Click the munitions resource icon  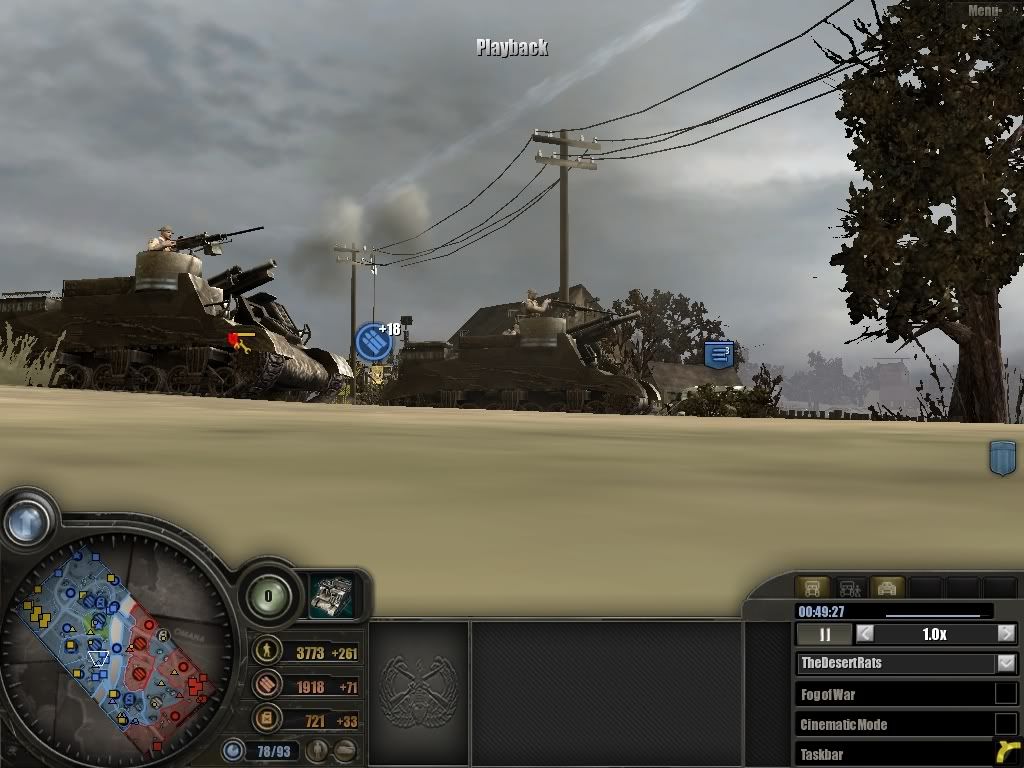pyautogui.click(x=267, y=685)
